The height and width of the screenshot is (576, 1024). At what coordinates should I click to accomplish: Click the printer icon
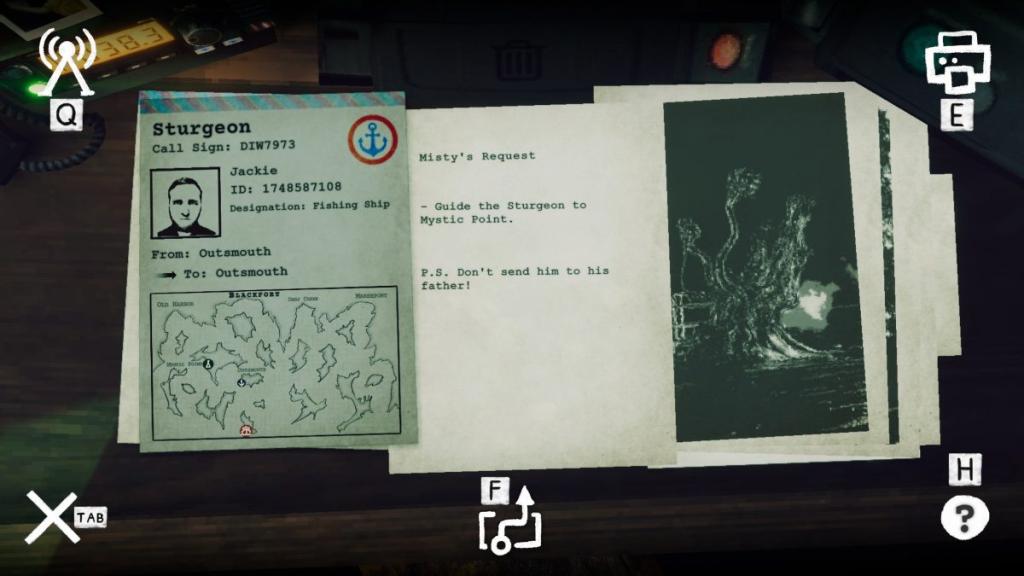pos(955,60)
